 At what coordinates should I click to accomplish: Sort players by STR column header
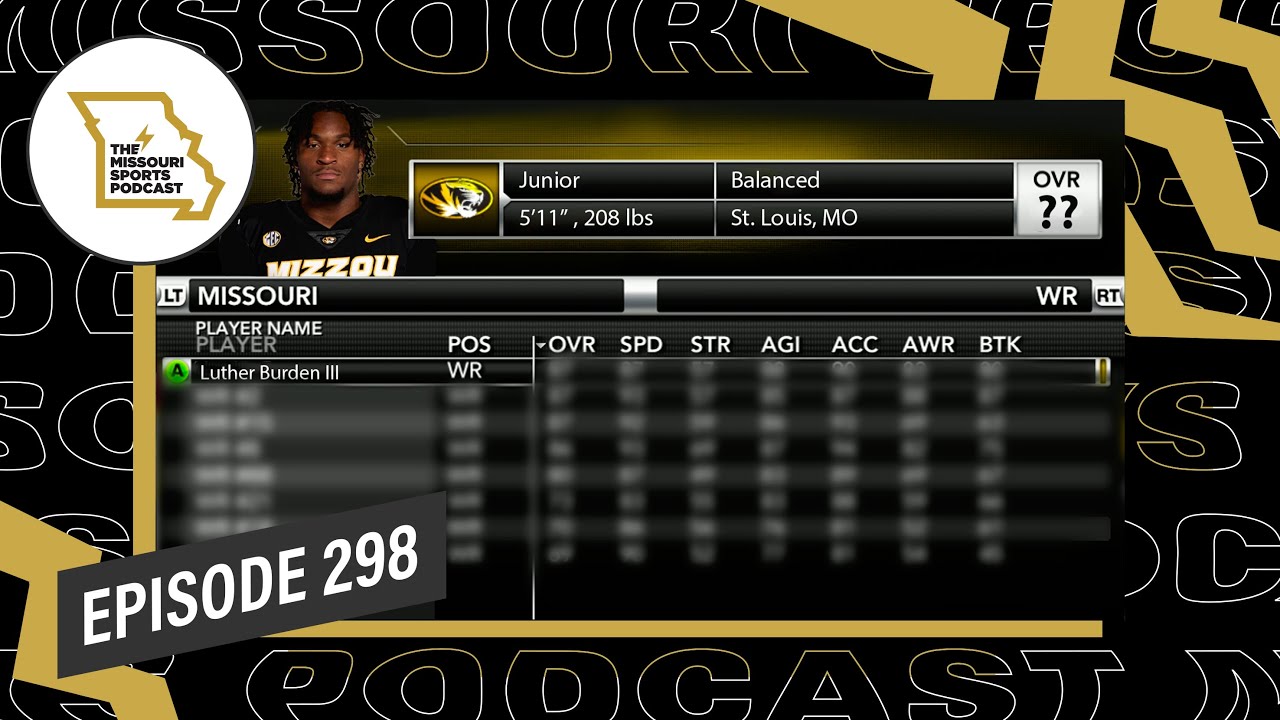click(x=710, y=345)
